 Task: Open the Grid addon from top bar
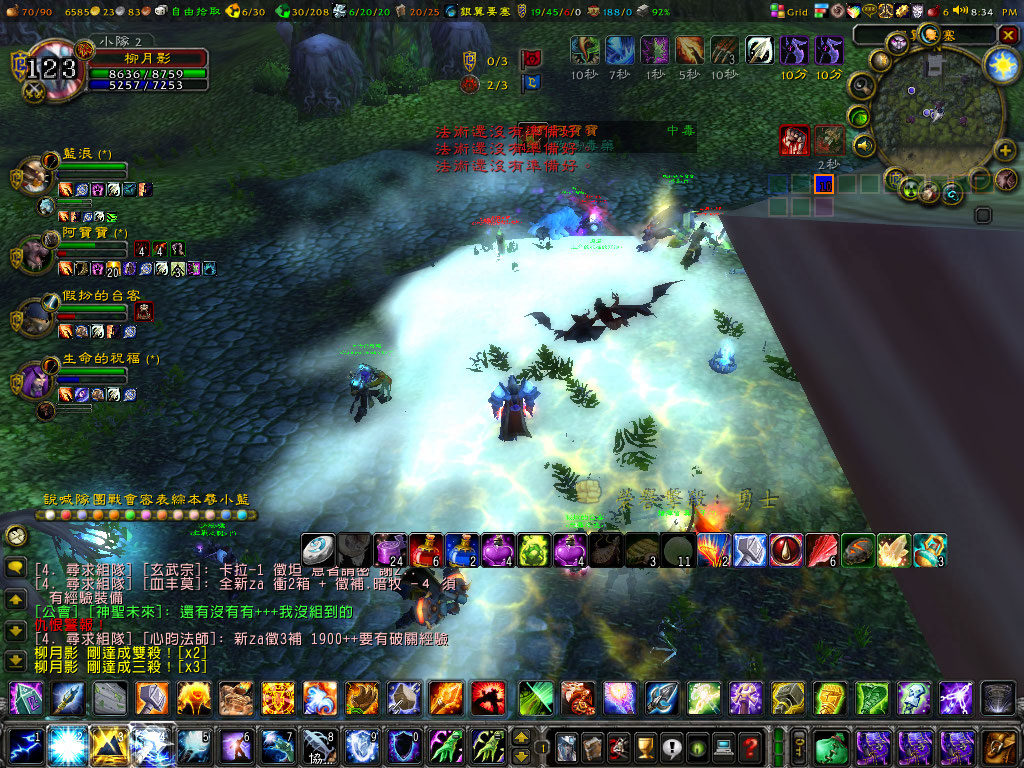tap(789, 11)
